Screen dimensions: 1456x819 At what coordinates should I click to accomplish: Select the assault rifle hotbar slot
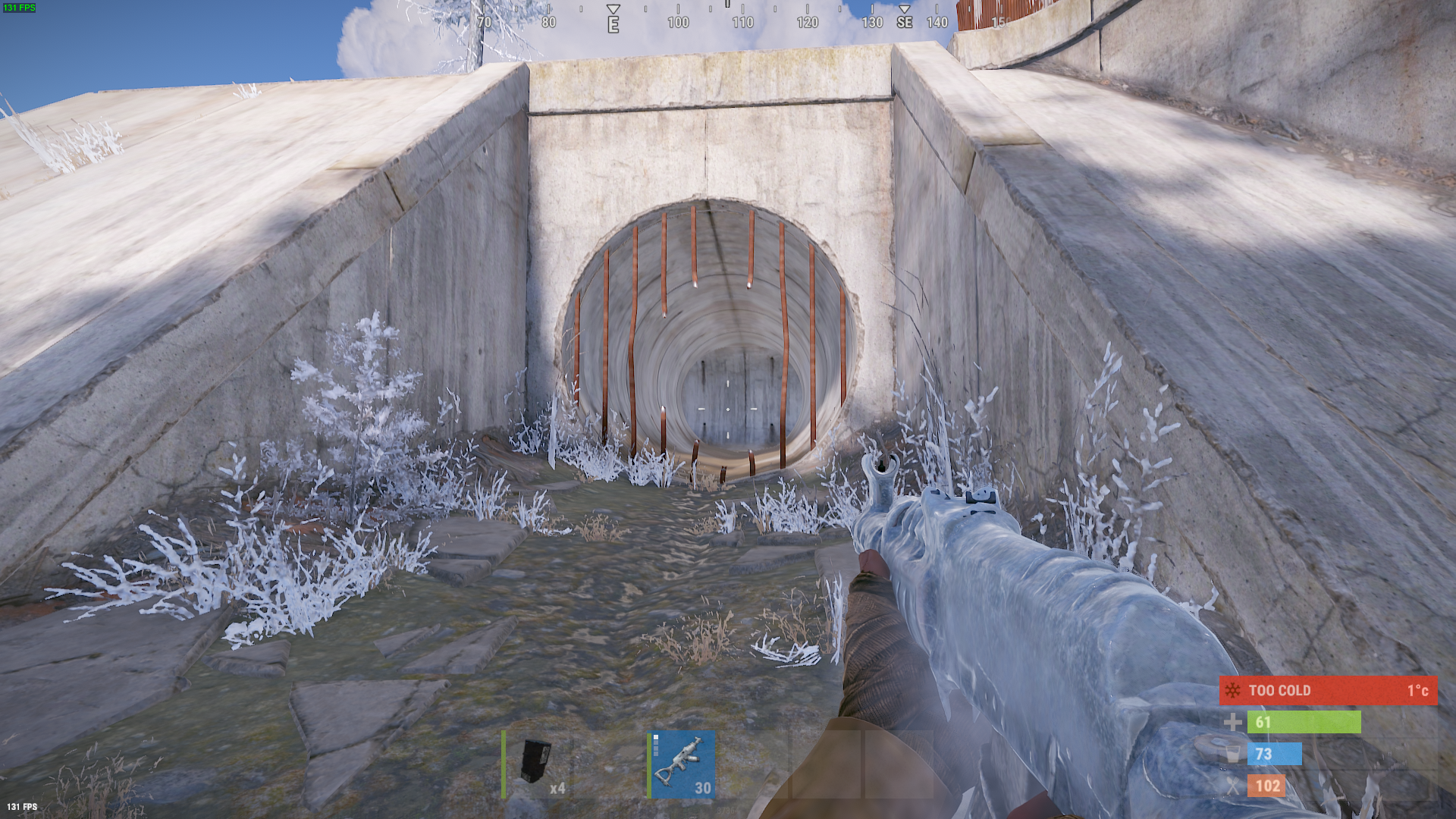[x=682, y=764]
